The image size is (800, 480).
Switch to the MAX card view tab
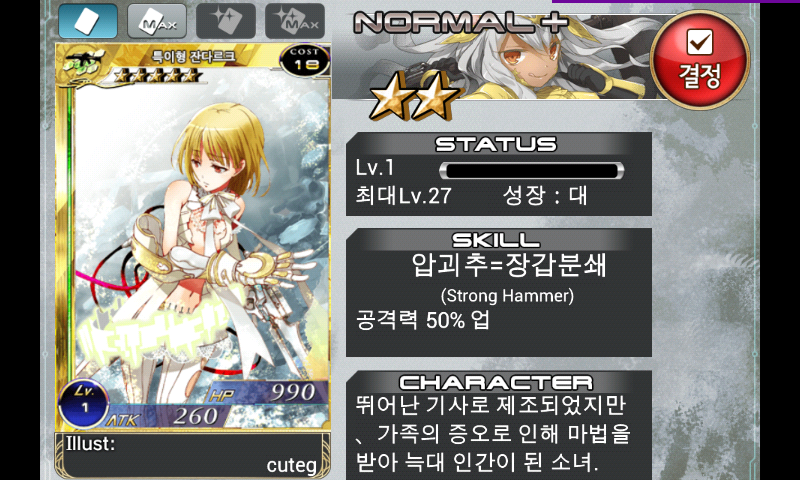point(156,20)
